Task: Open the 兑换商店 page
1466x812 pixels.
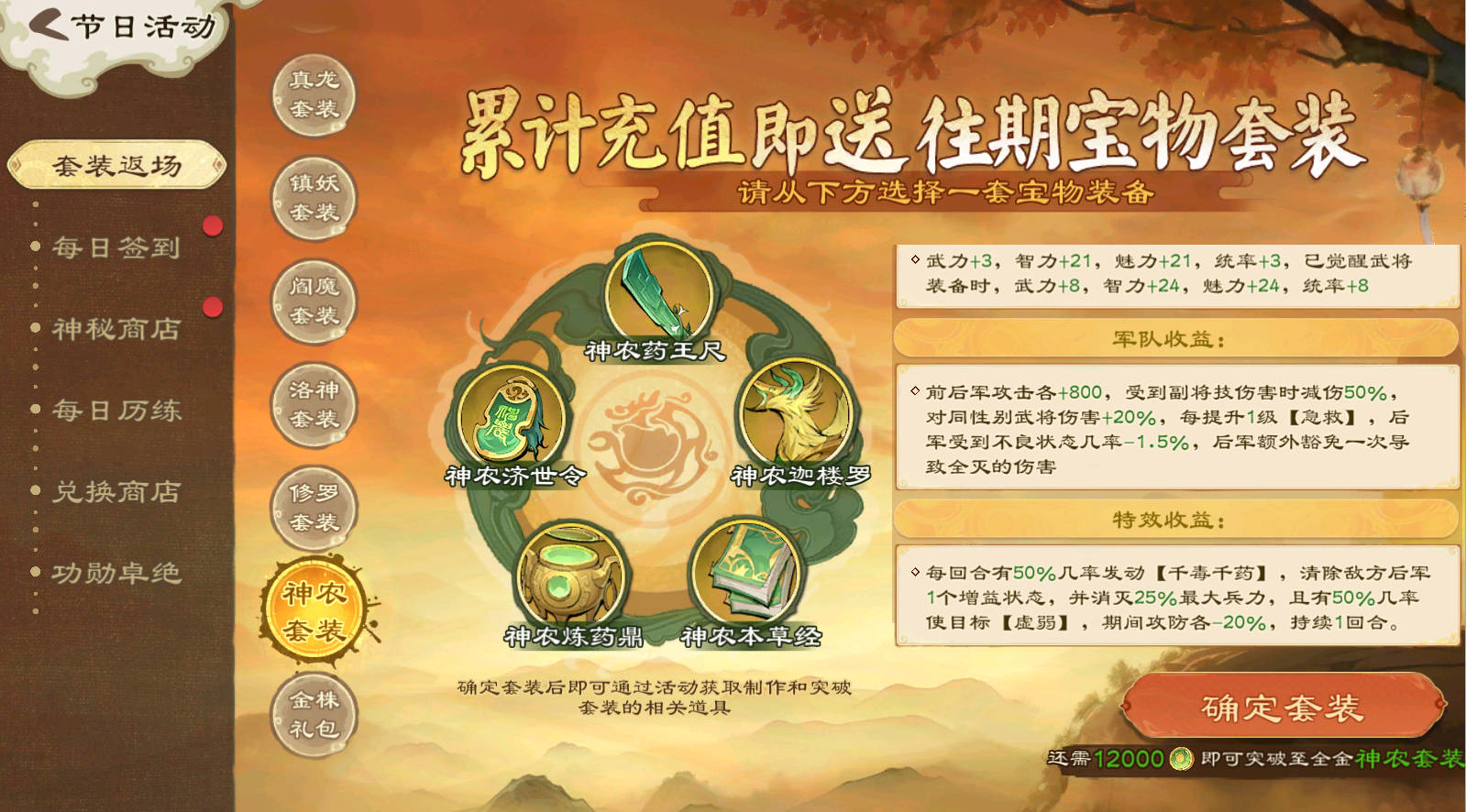Action: click(116, 492)
